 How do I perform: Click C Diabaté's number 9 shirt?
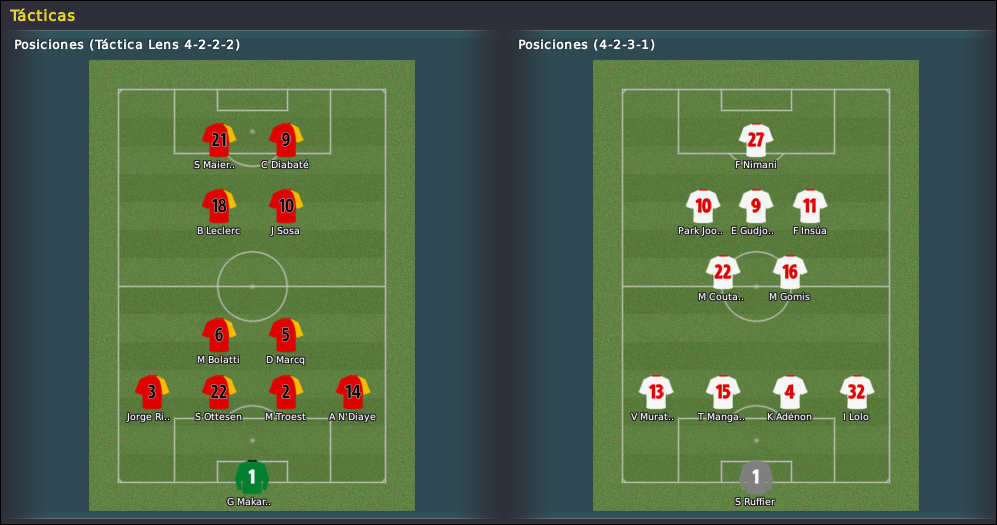[x=285, y=140]
